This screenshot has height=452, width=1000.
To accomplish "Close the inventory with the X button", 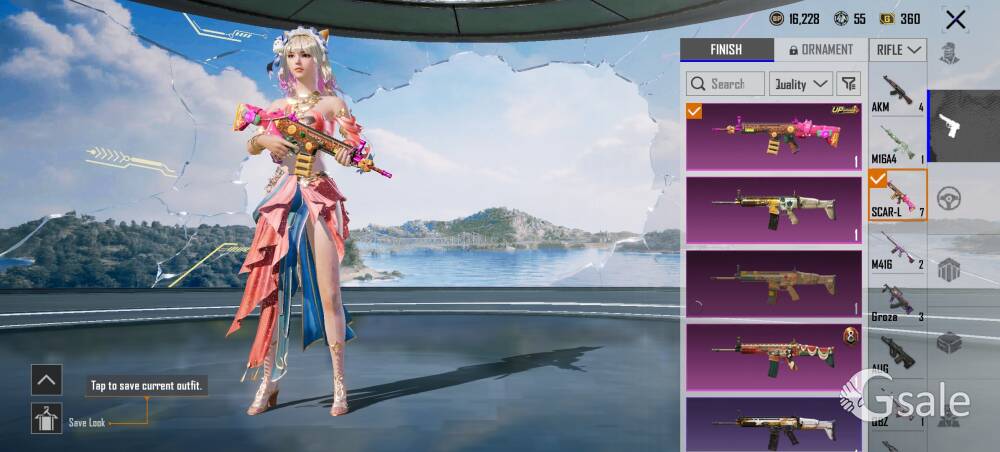I will (x=956, y=19).
